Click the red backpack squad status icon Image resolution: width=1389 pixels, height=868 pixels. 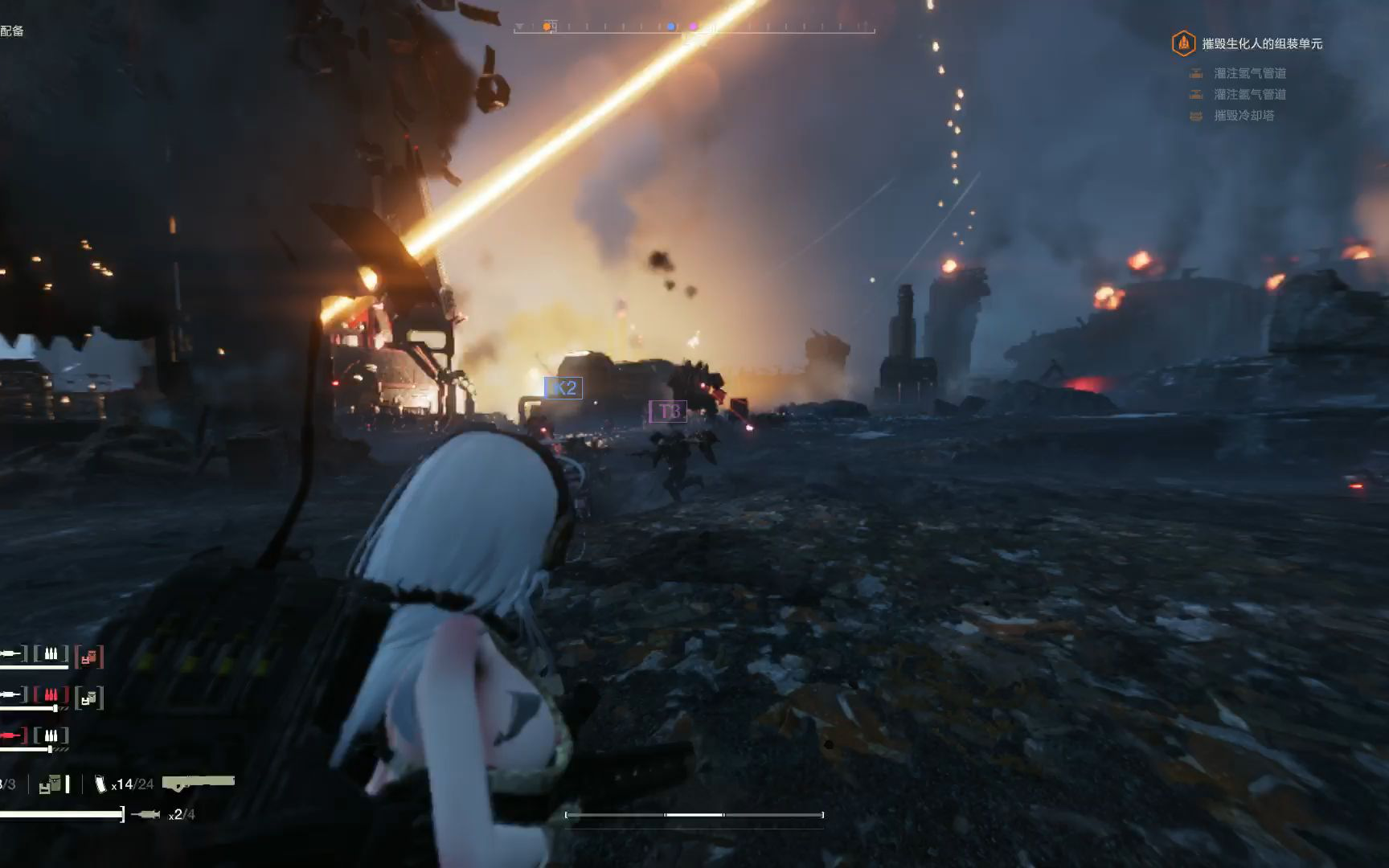coord(89,657)
